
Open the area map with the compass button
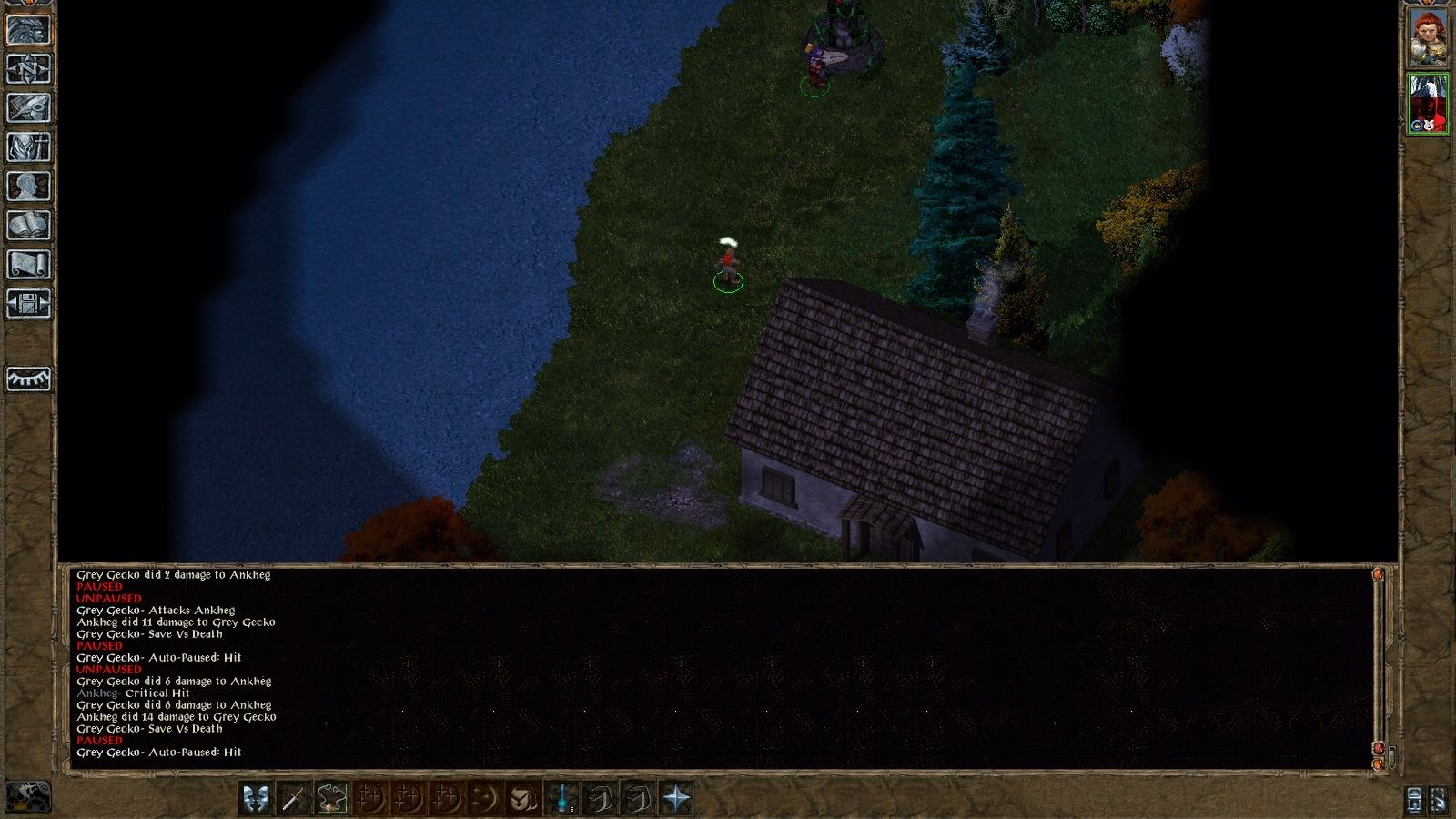pos(28,69)
